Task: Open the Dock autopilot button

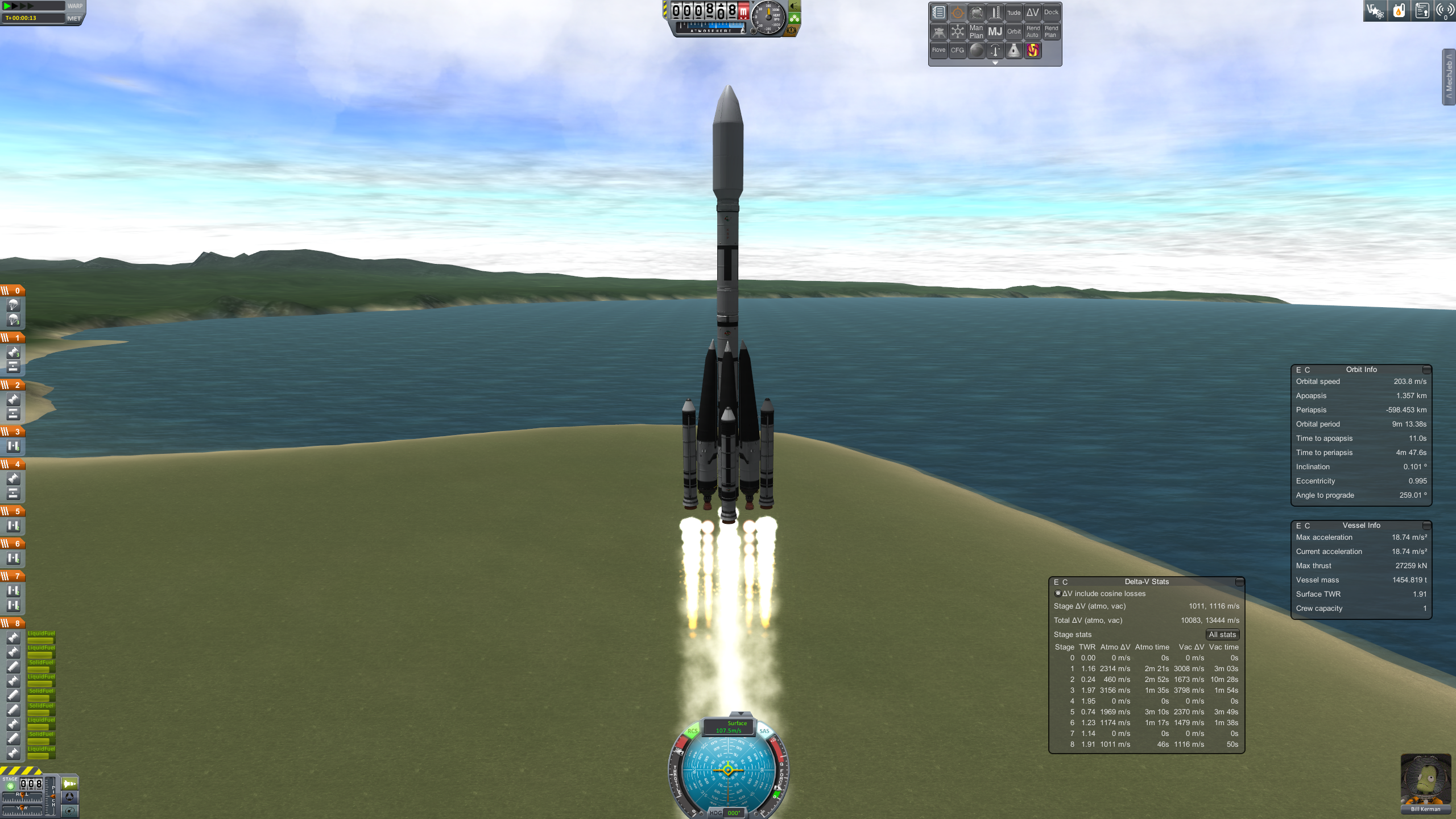Action: click(x=1051, y=13)
